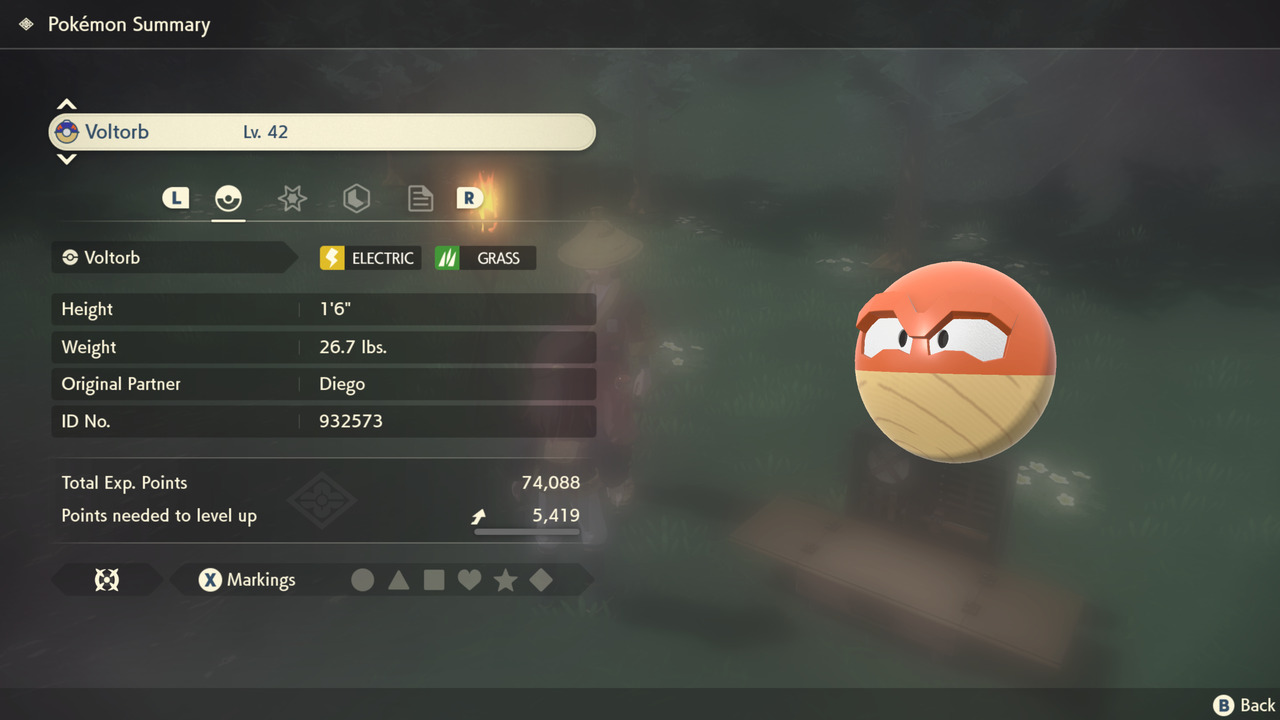1280x720 pixels.
Task: Toggle the heart marking
Action: pos(469,580)
